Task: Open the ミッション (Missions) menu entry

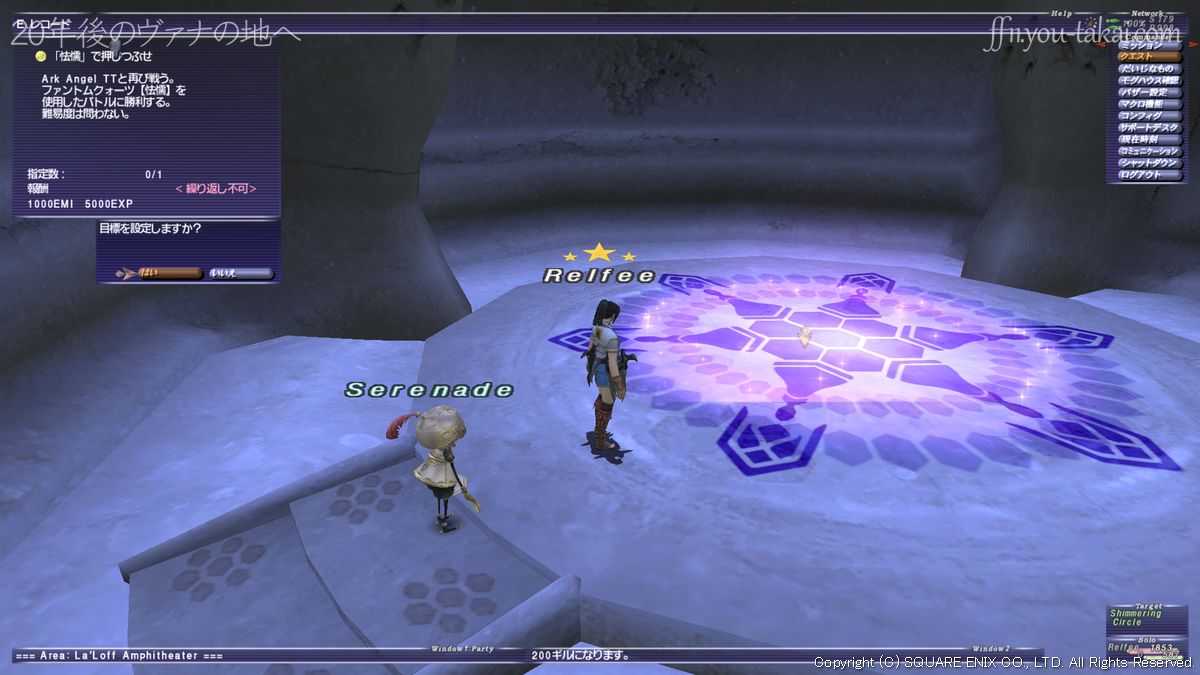Action: click(x=1147, y=45)
